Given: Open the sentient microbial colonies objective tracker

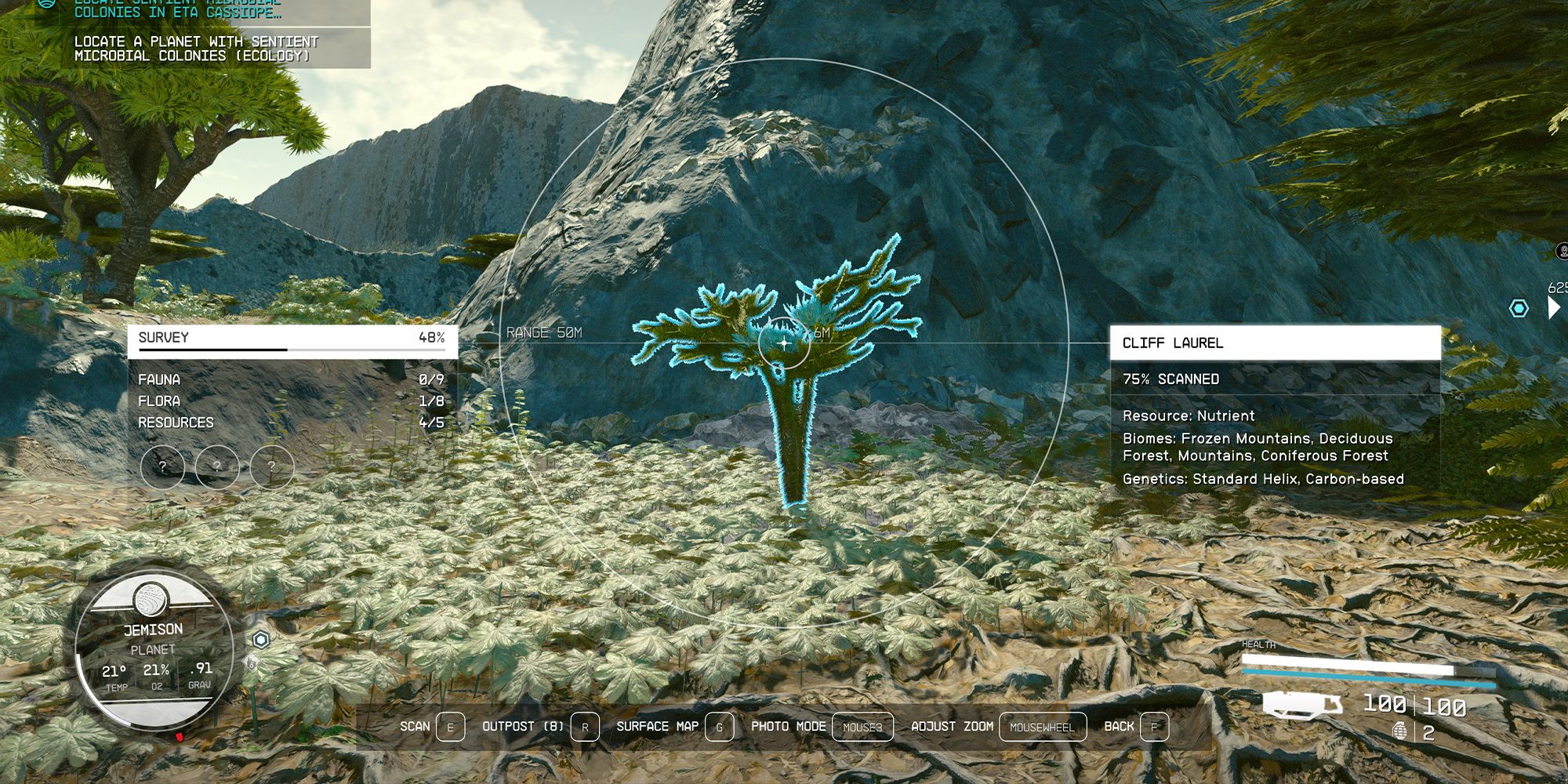Looking at the screenshot, I should (196, 48).
